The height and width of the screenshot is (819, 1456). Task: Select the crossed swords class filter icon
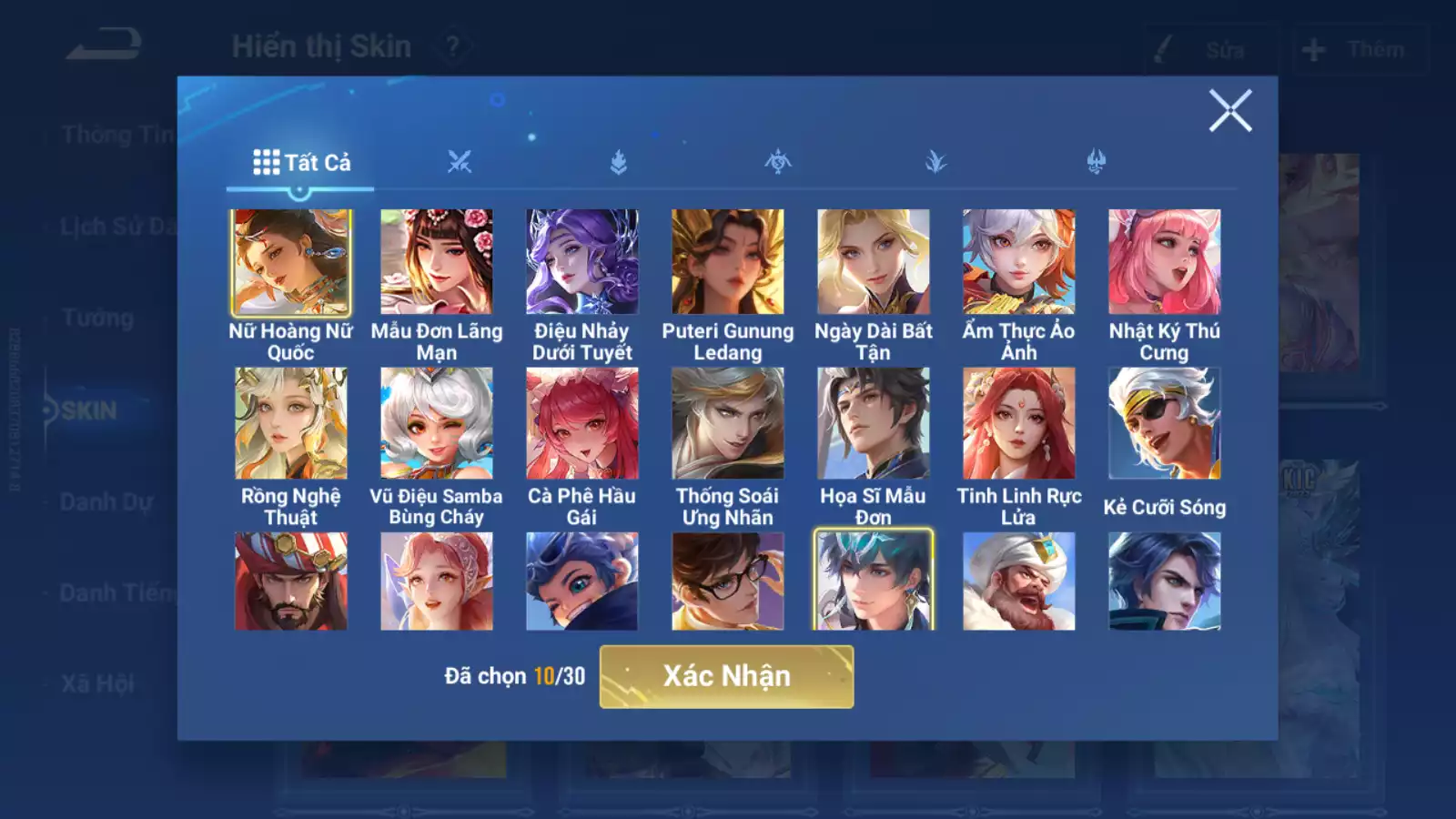(x=462, y=162)
